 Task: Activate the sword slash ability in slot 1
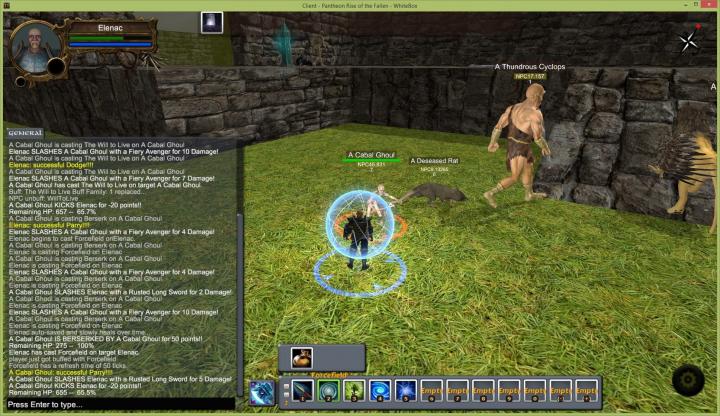pyautogui.click(x=303, y=390)
